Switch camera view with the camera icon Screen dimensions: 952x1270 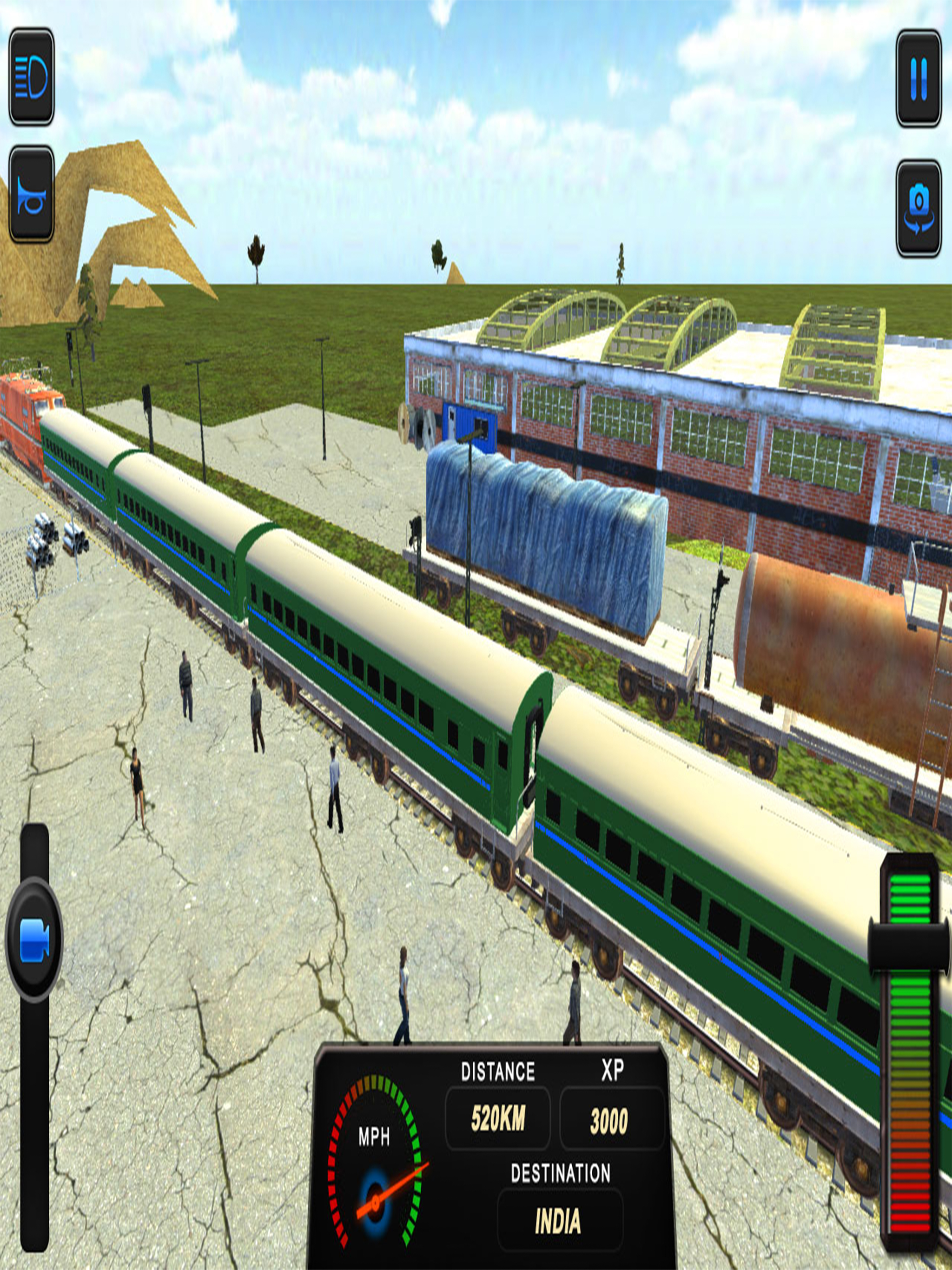tap(918, 208)
